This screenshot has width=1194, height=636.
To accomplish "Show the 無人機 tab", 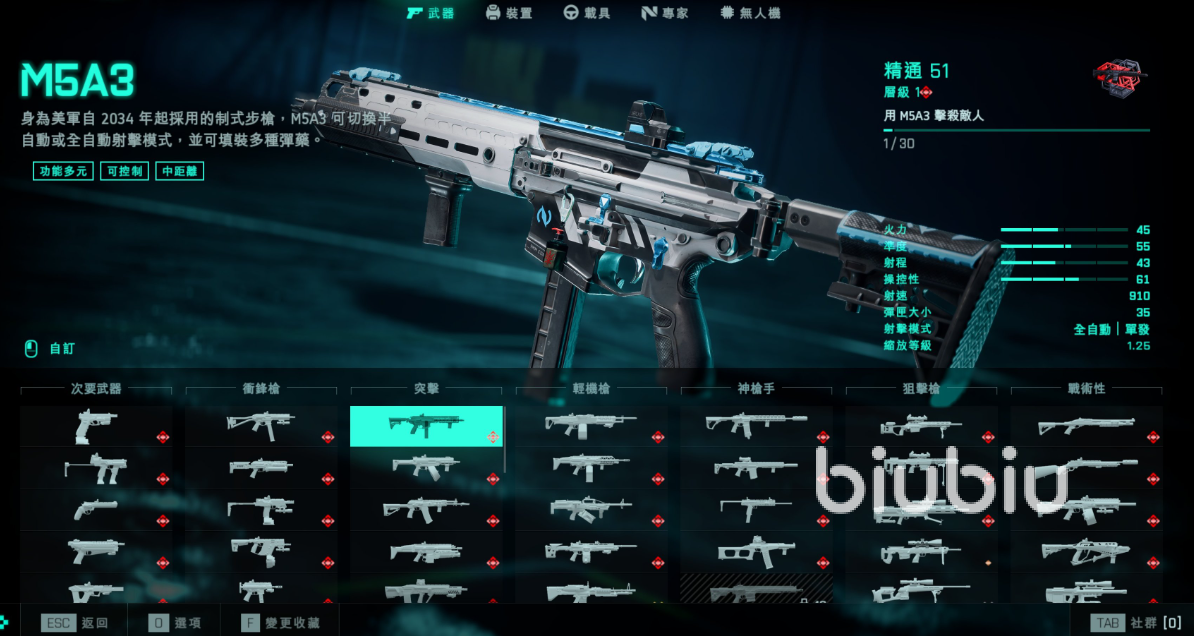I will [750, 13].
